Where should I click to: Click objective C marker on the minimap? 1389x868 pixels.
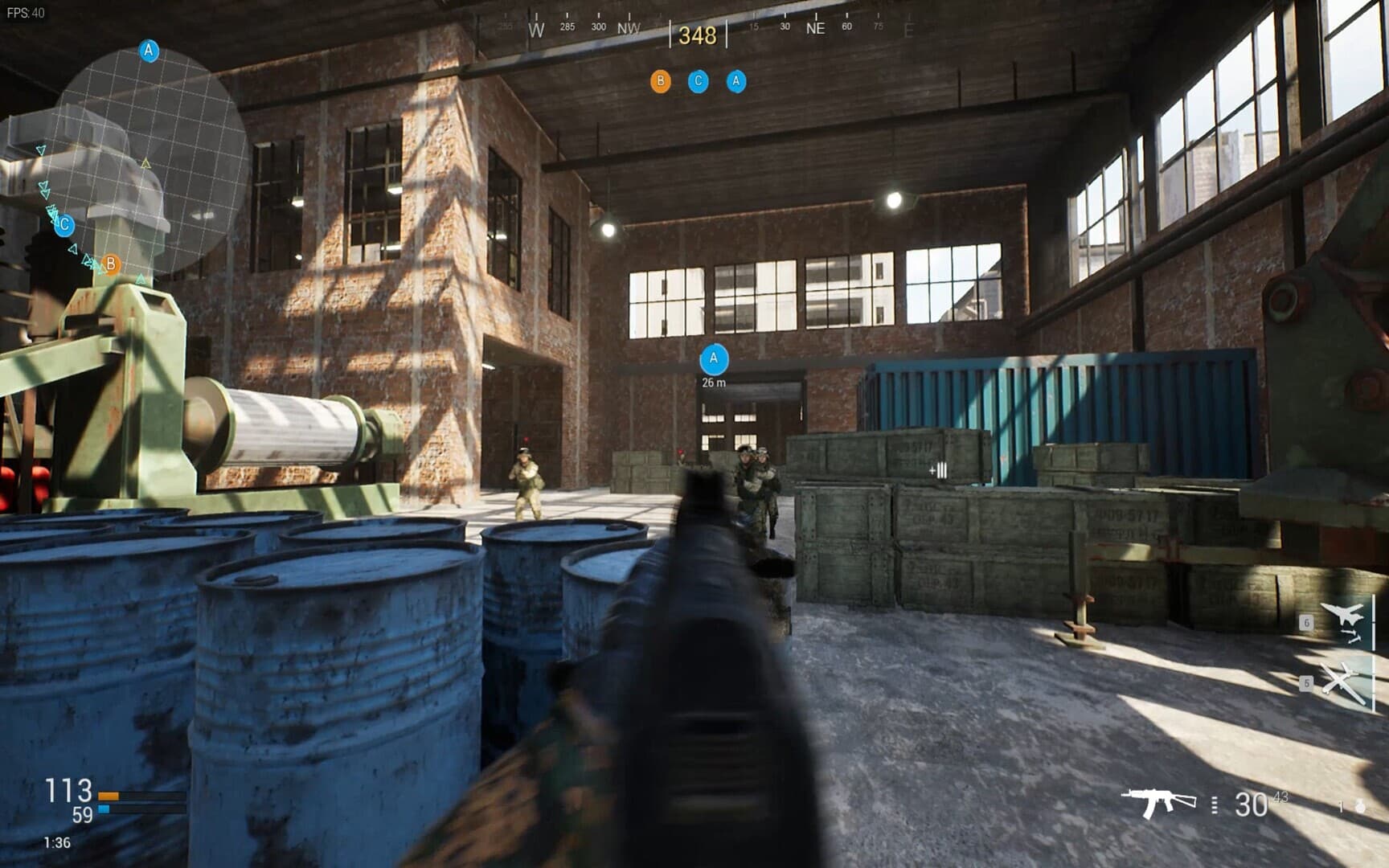64,225
